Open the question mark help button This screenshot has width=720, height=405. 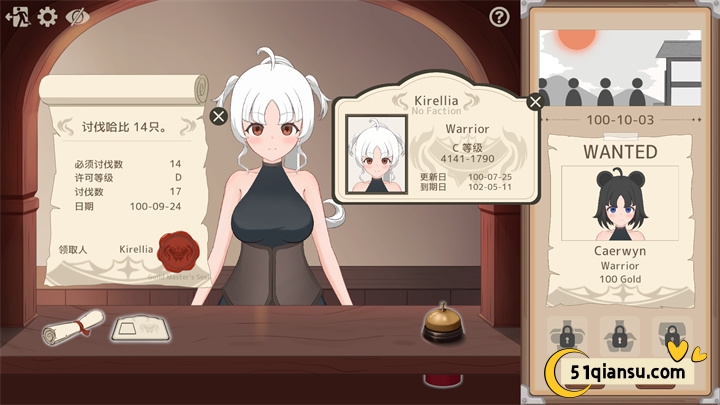coord(499,16)
